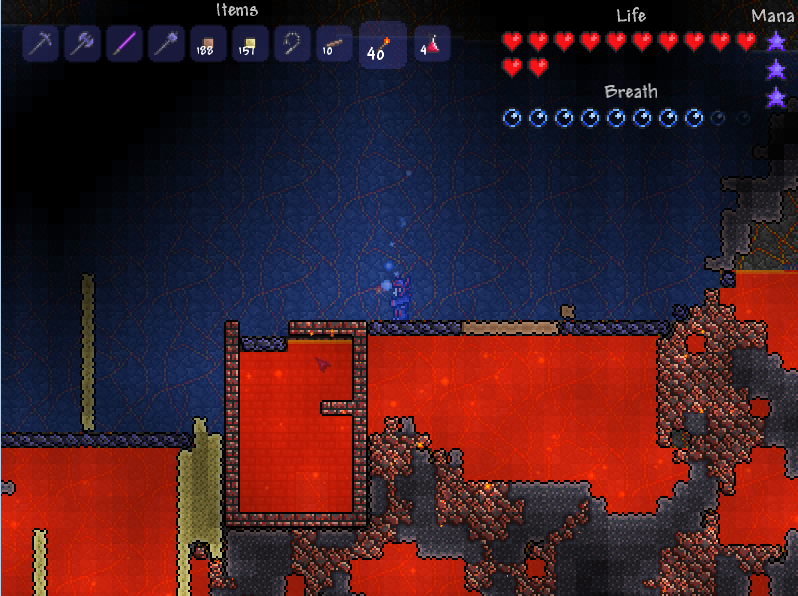Screen dimensions: 798x596
Task: Select the pickaxe hotbar slot
Action: (x=40, y=44)
